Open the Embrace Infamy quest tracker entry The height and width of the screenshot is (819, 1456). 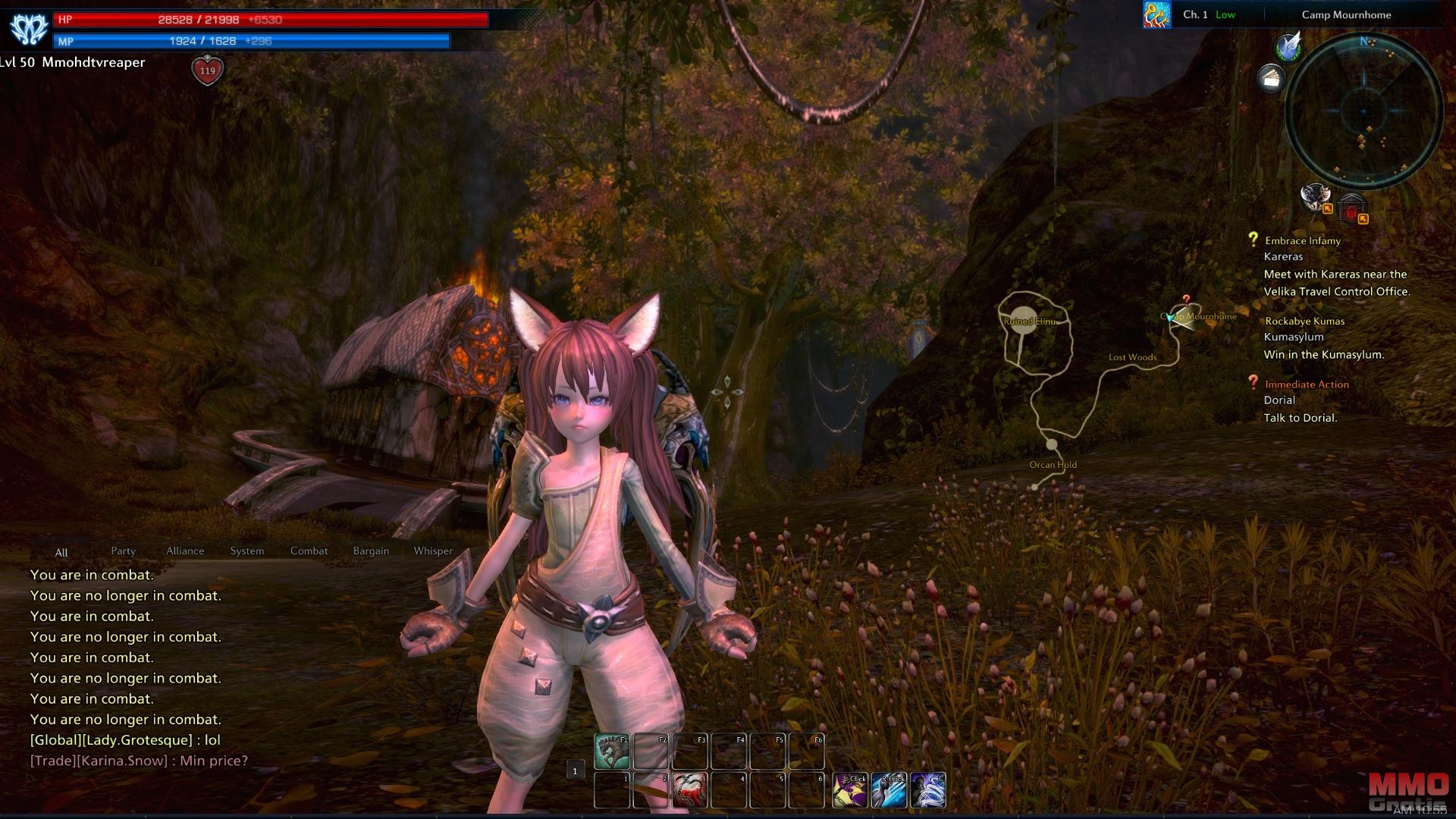(1302, 241)
